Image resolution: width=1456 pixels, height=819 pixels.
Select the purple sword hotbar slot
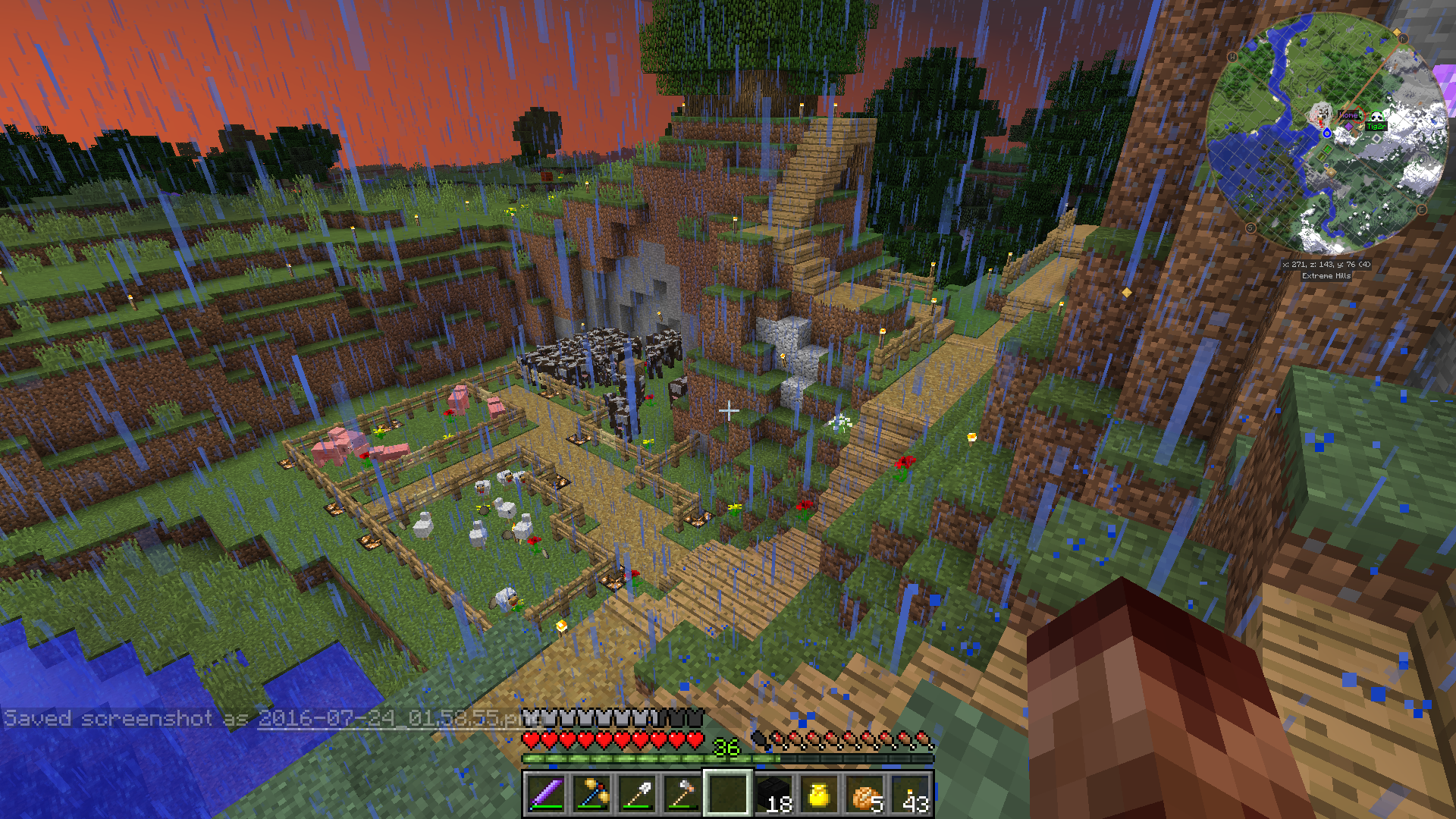pos(546,794)
